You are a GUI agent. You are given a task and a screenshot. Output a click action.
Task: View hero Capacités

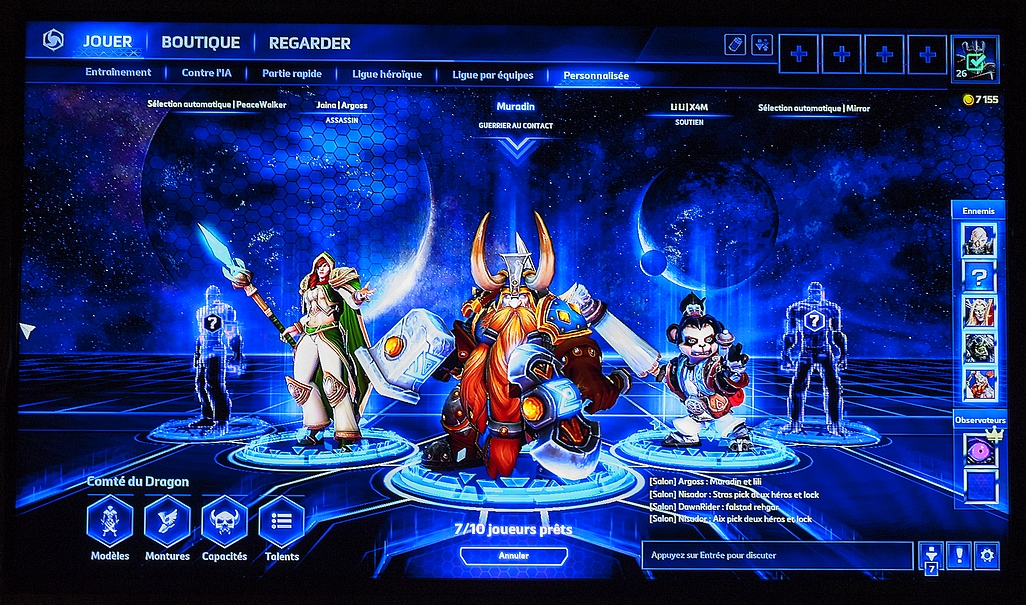(224, 522)
